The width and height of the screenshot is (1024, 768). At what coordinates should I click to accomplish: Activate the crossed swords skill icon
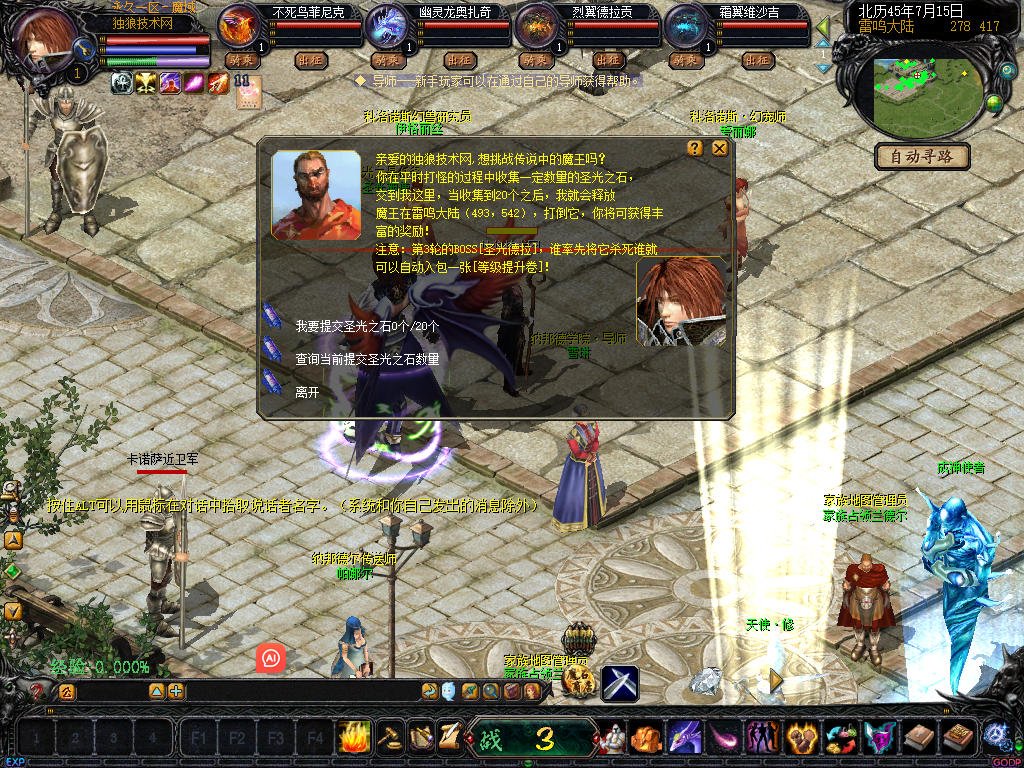tap(619, 682)
